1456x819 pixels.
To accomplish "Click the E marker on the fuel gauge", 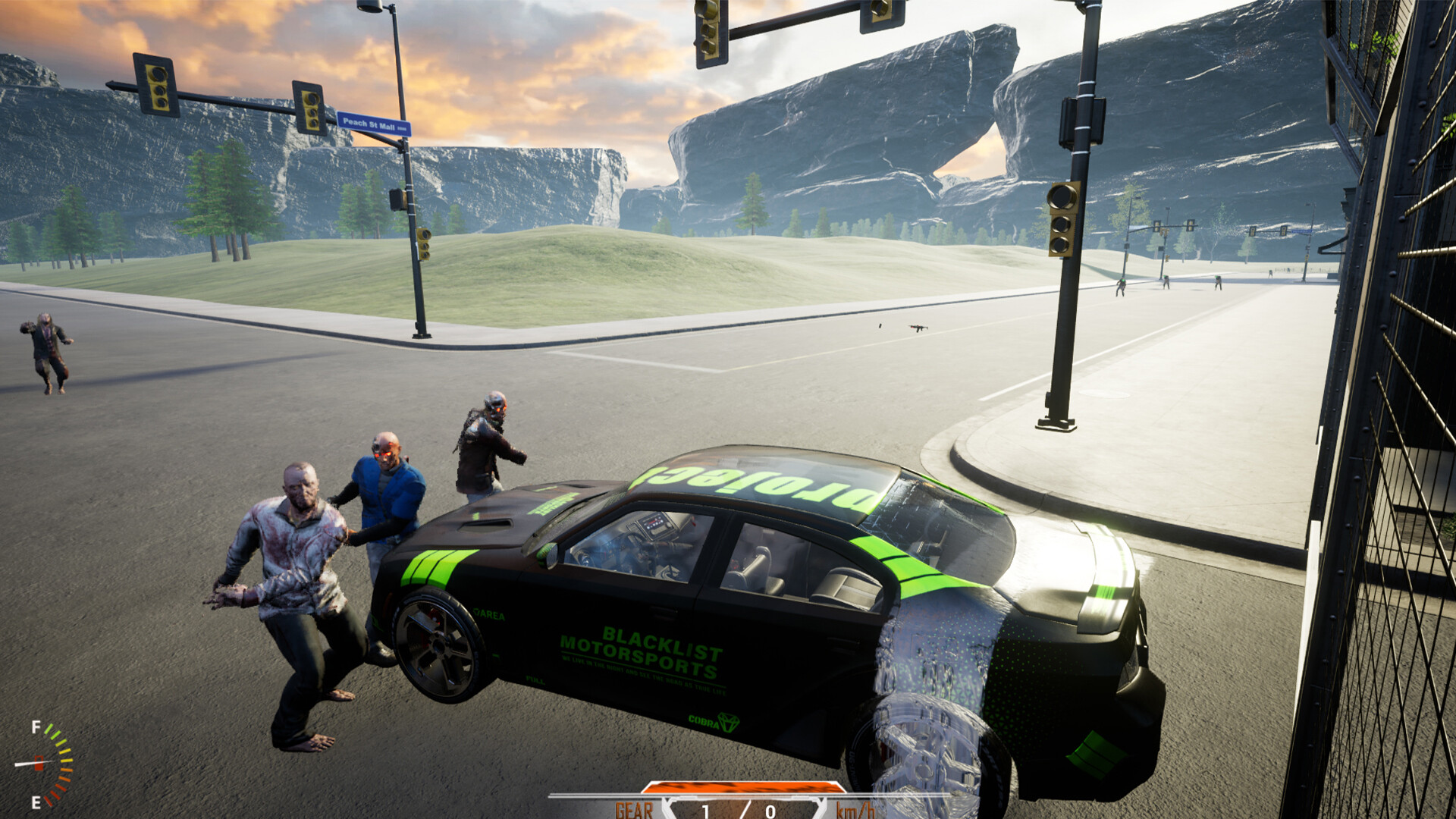I will coord(35,801).
